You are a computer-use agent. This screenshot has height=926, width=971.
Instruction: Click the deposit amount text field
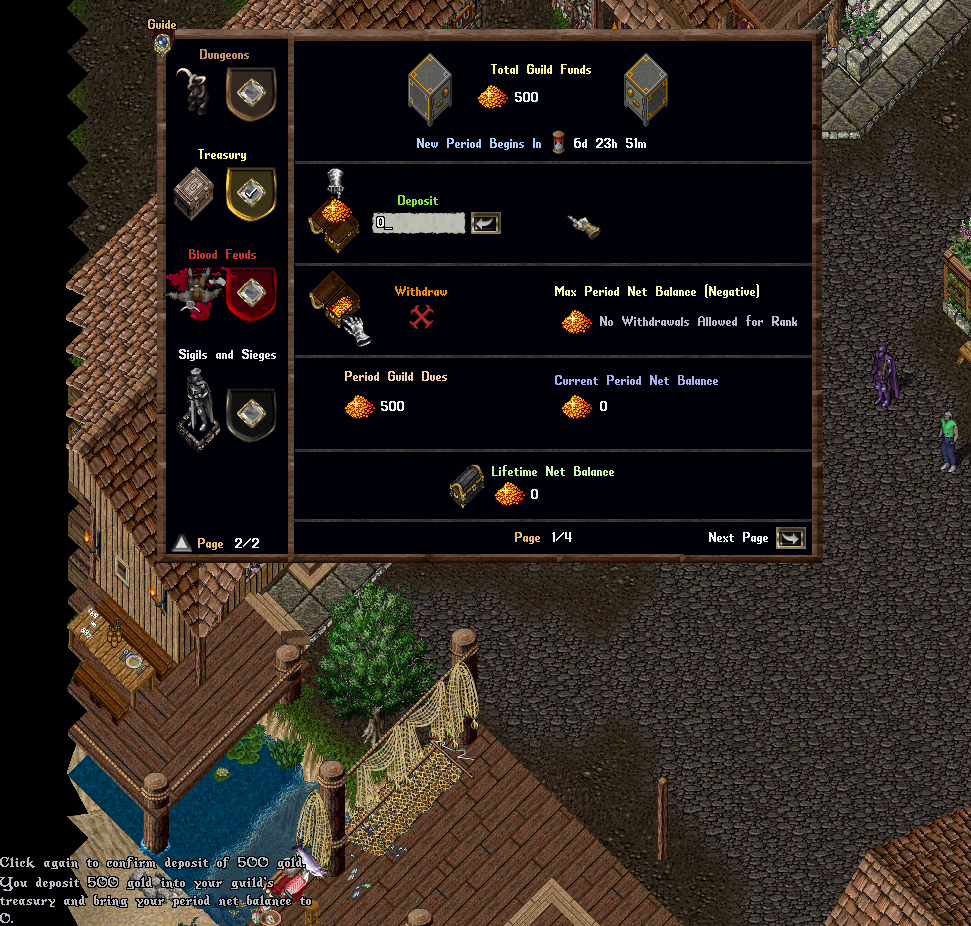[x=418, y=223]
